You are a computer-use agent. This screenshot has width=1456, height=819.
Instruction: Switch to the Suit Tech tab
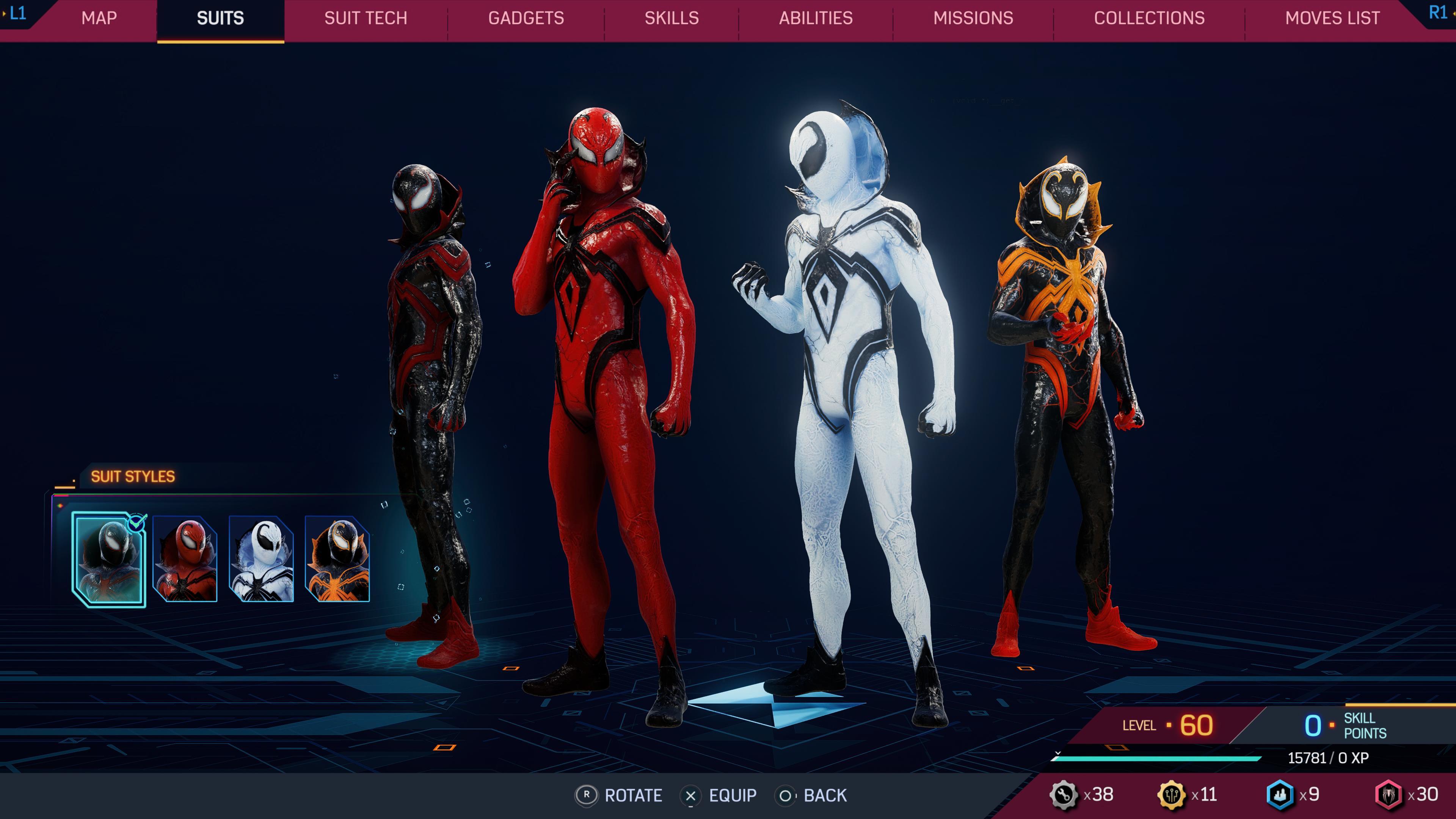tap(365, 18)
